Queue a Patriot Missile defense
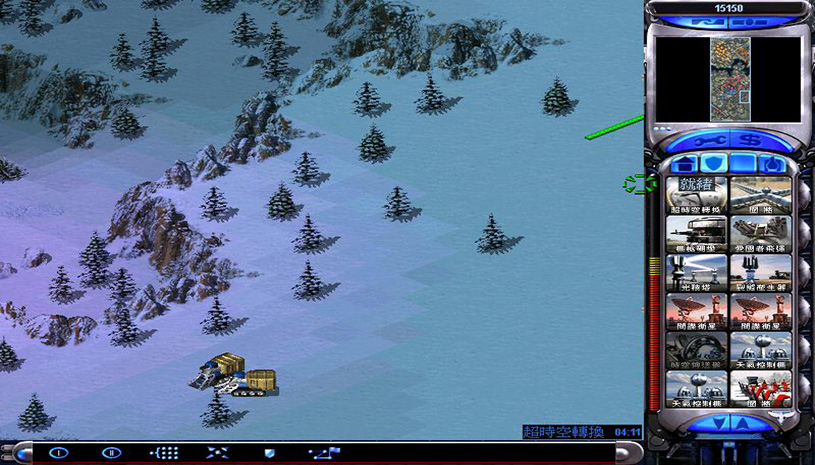815x465 pixels. 760,233
